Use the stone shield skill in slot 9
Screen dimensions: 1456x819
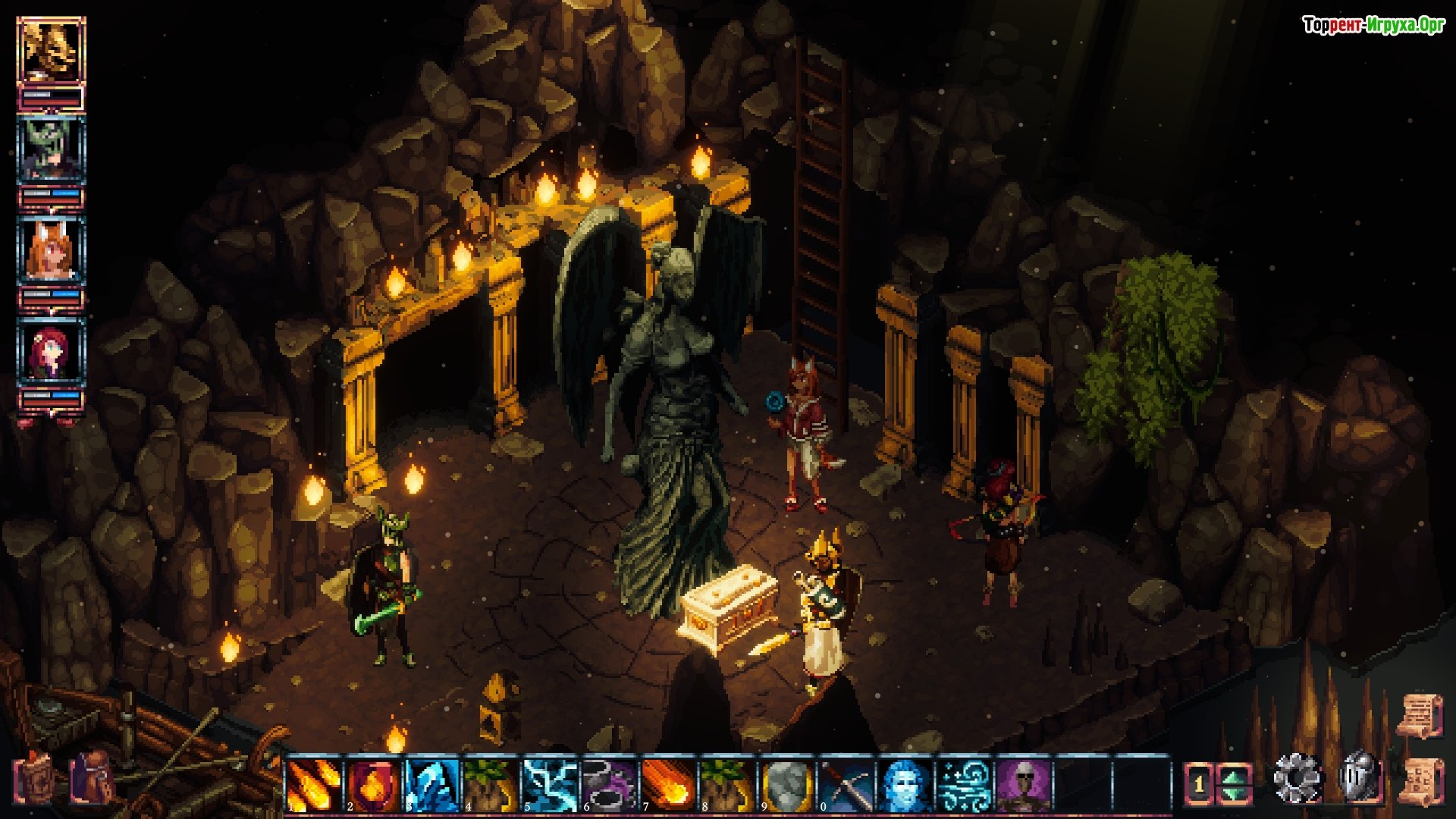(786, 784)
